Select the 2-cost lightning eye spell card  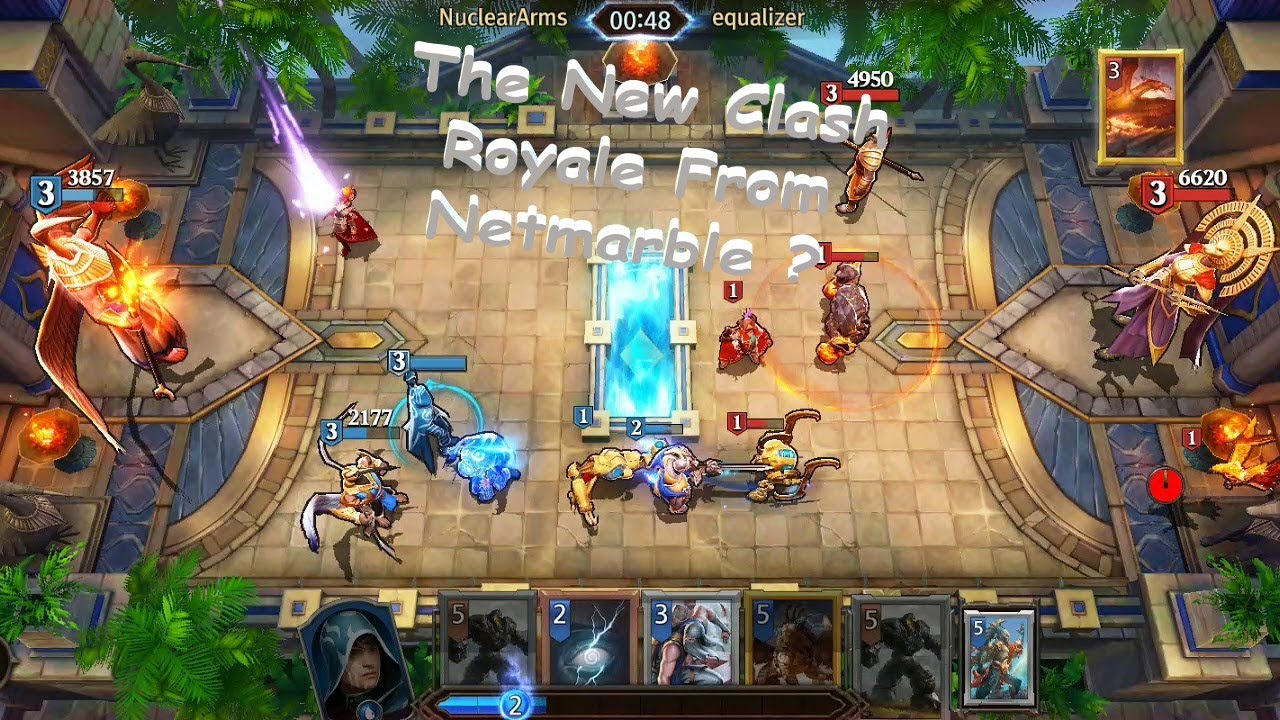[x=588, y=642]
